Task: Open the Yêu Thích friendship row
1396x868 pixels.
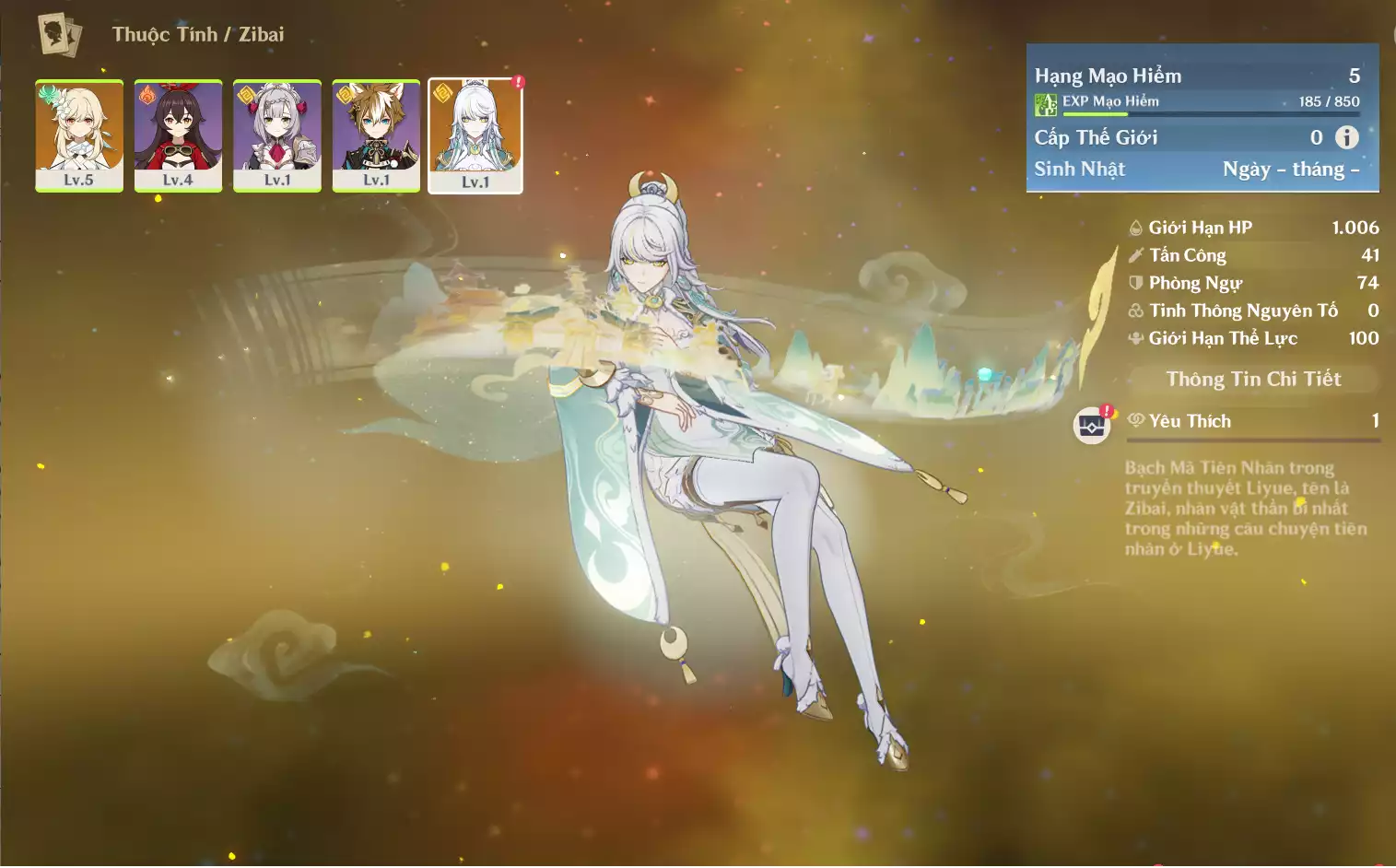Action: click(x=1253, y=421)
